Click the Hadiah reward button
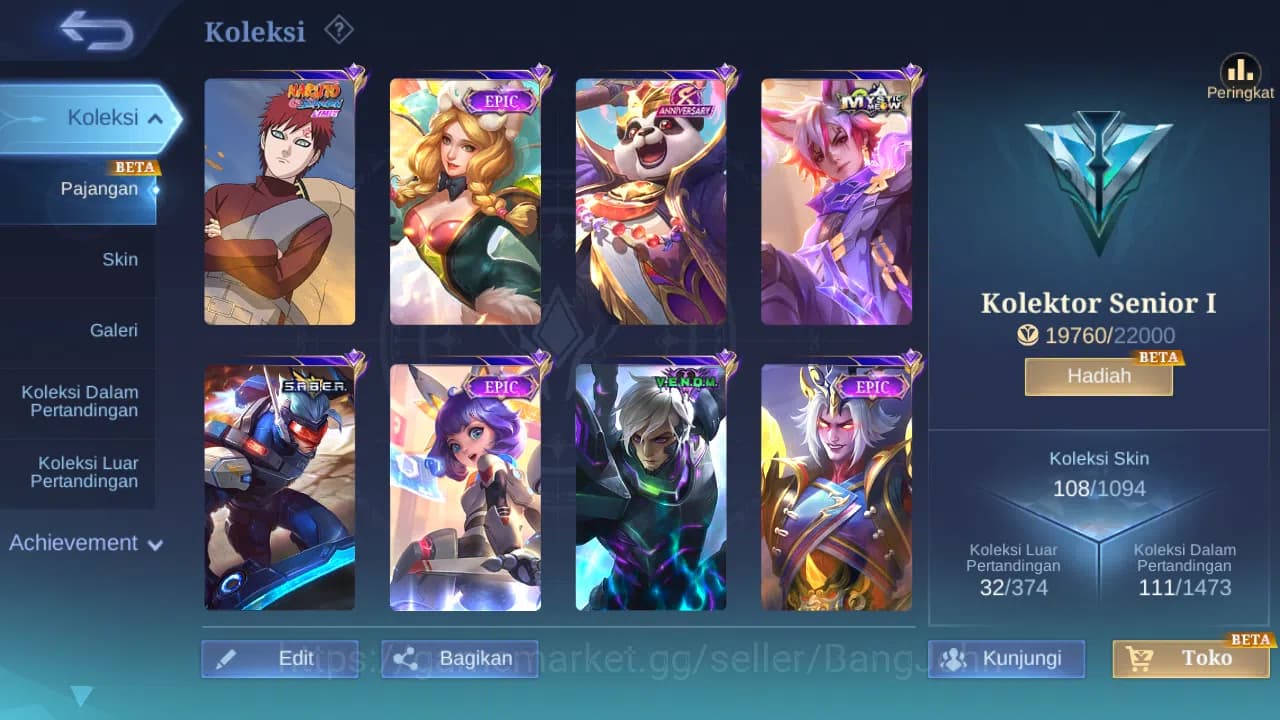 tap(1098, 376)
